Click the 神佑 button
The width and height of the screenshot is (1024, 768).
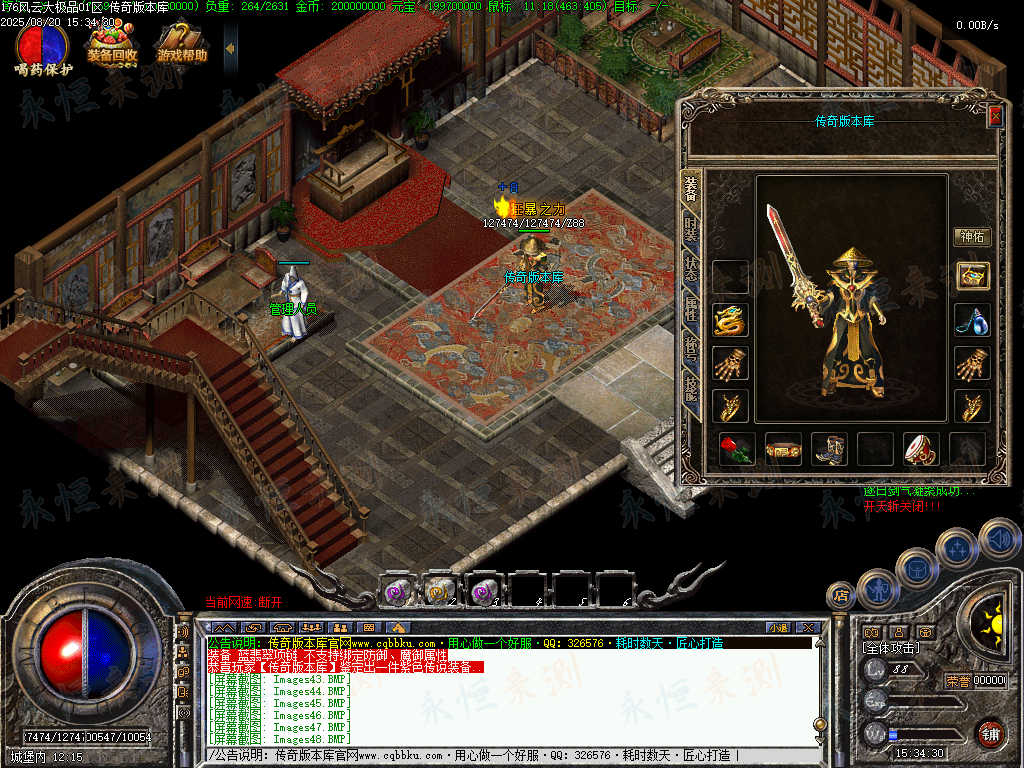tap(972, 237)
